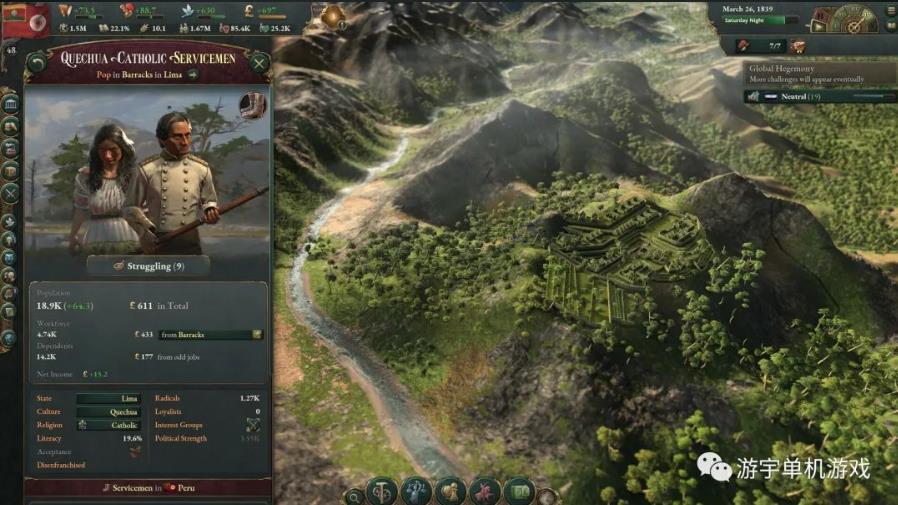Open the columned building icon in sidebar

(11, 104)
